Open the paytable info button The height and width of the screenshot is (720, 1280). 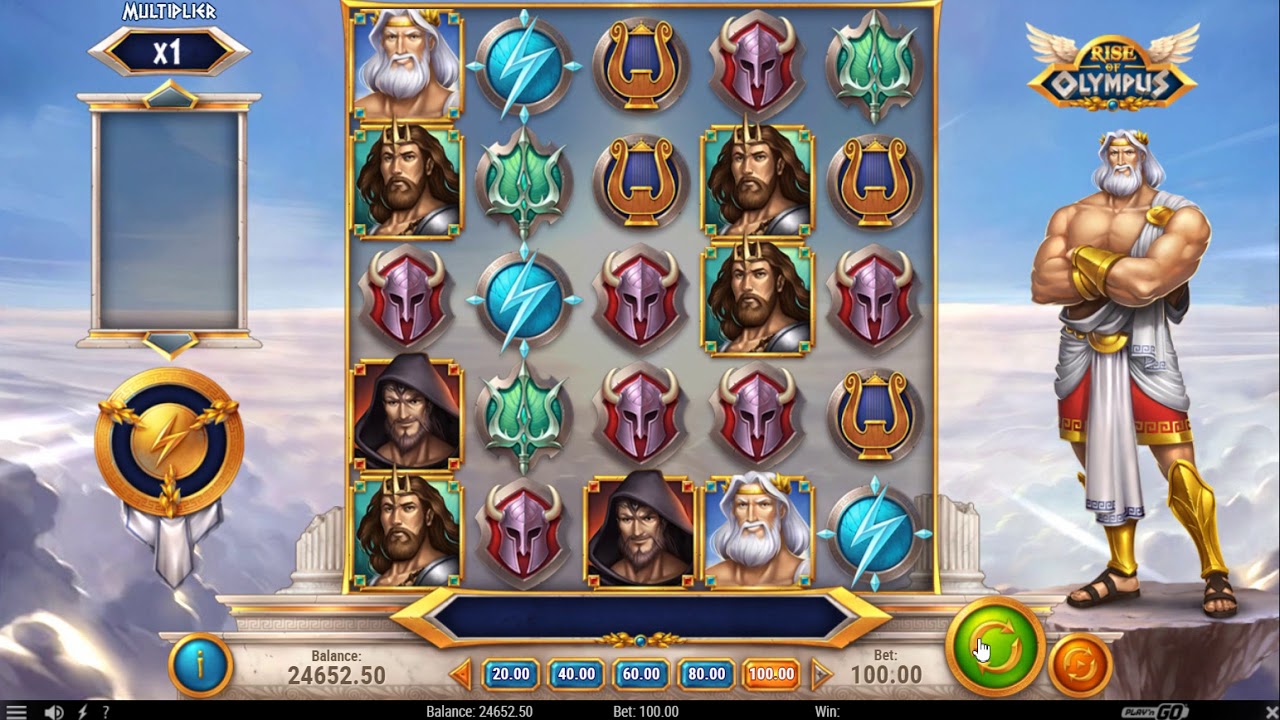(x=200, y=665)
